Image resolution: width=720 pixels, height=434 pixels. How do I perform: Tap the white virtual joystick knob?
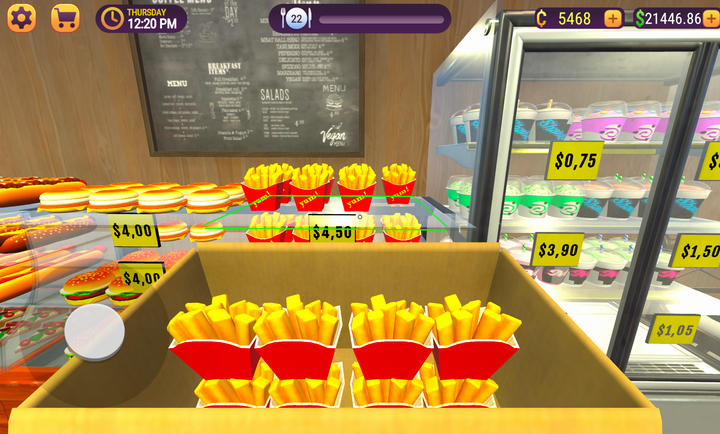pyautogui.click(x=95, y=331)
